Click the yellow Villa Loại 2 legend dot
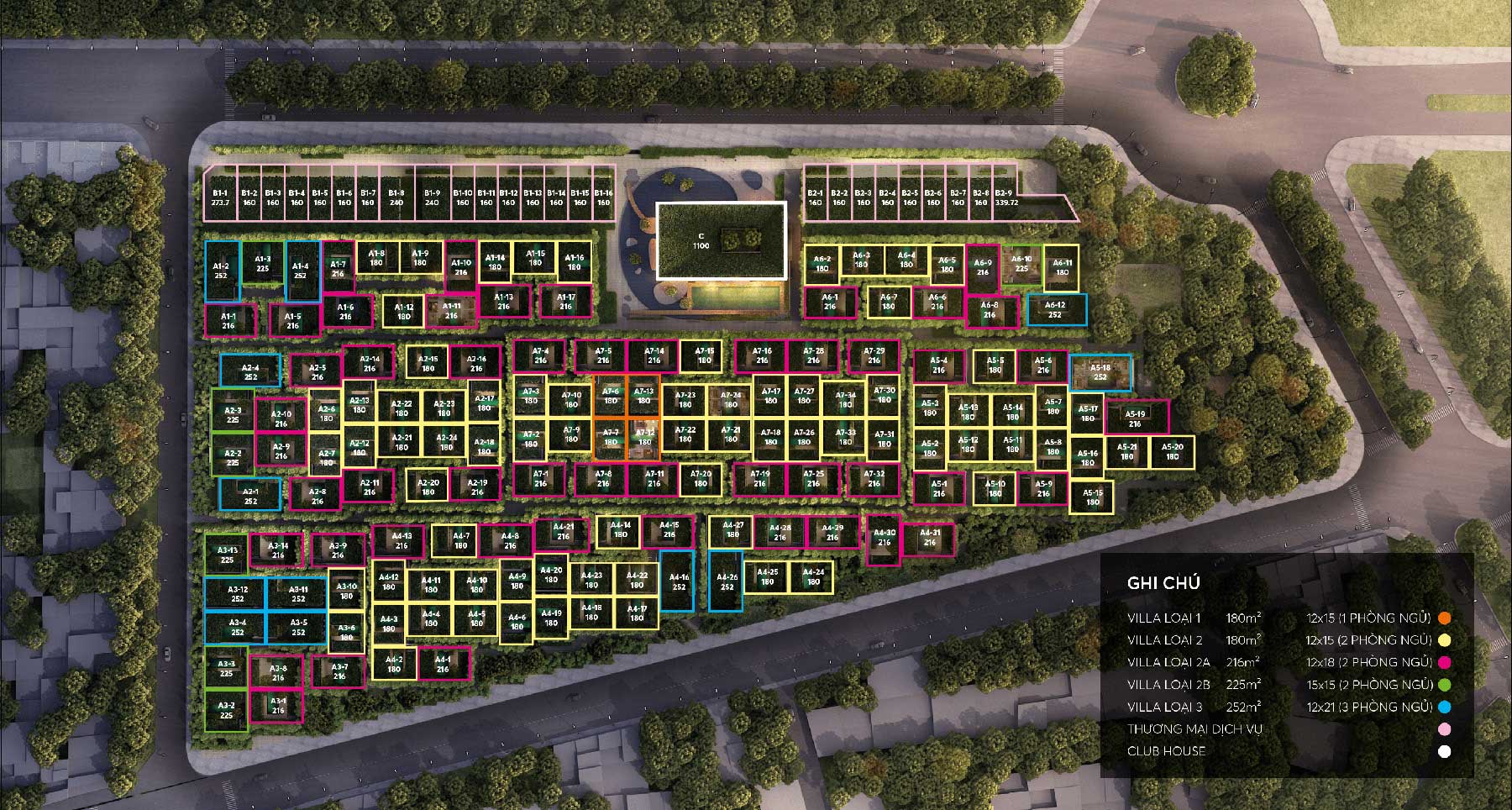 coord(1445,640)
